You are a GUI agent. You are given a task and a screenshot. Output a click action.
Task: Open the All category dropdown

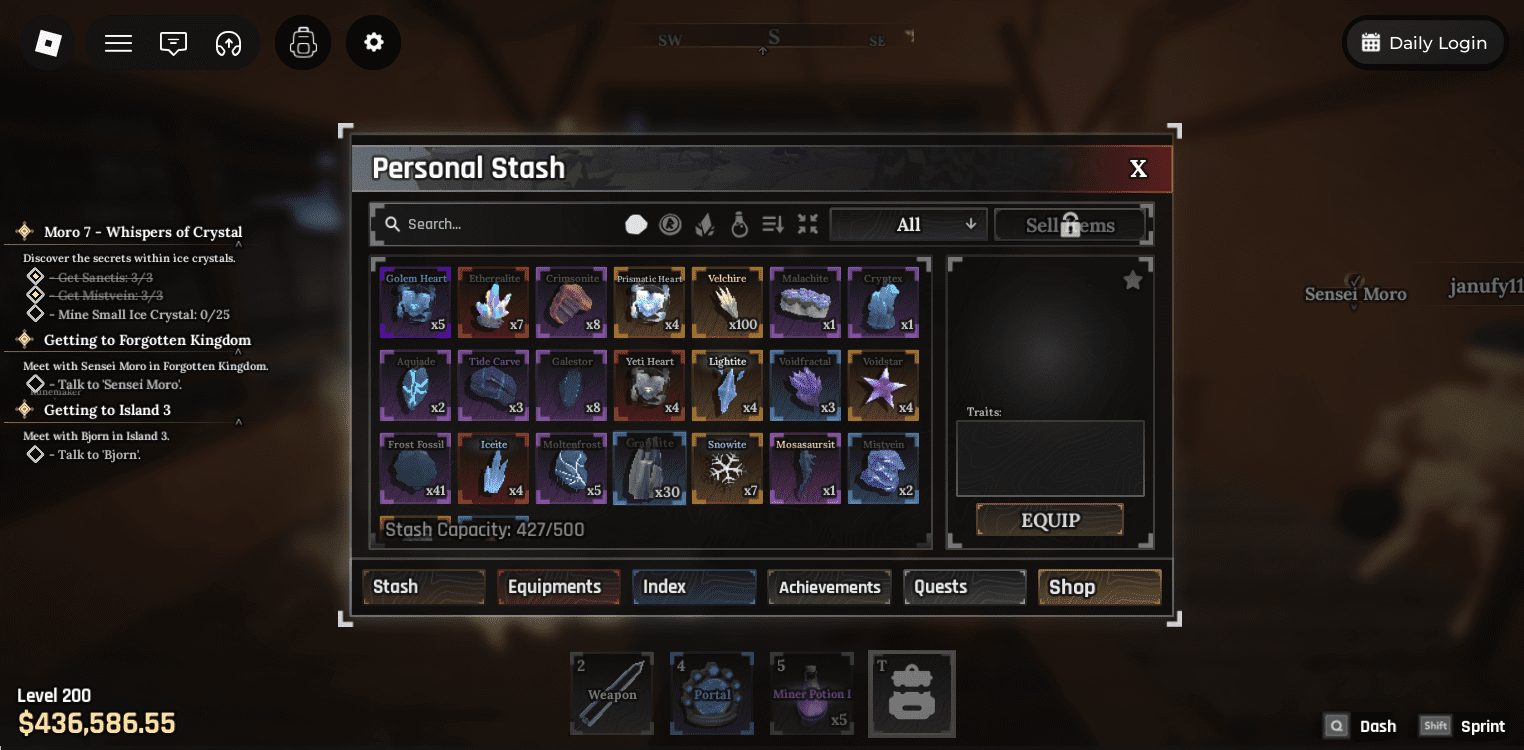(907, 224)
